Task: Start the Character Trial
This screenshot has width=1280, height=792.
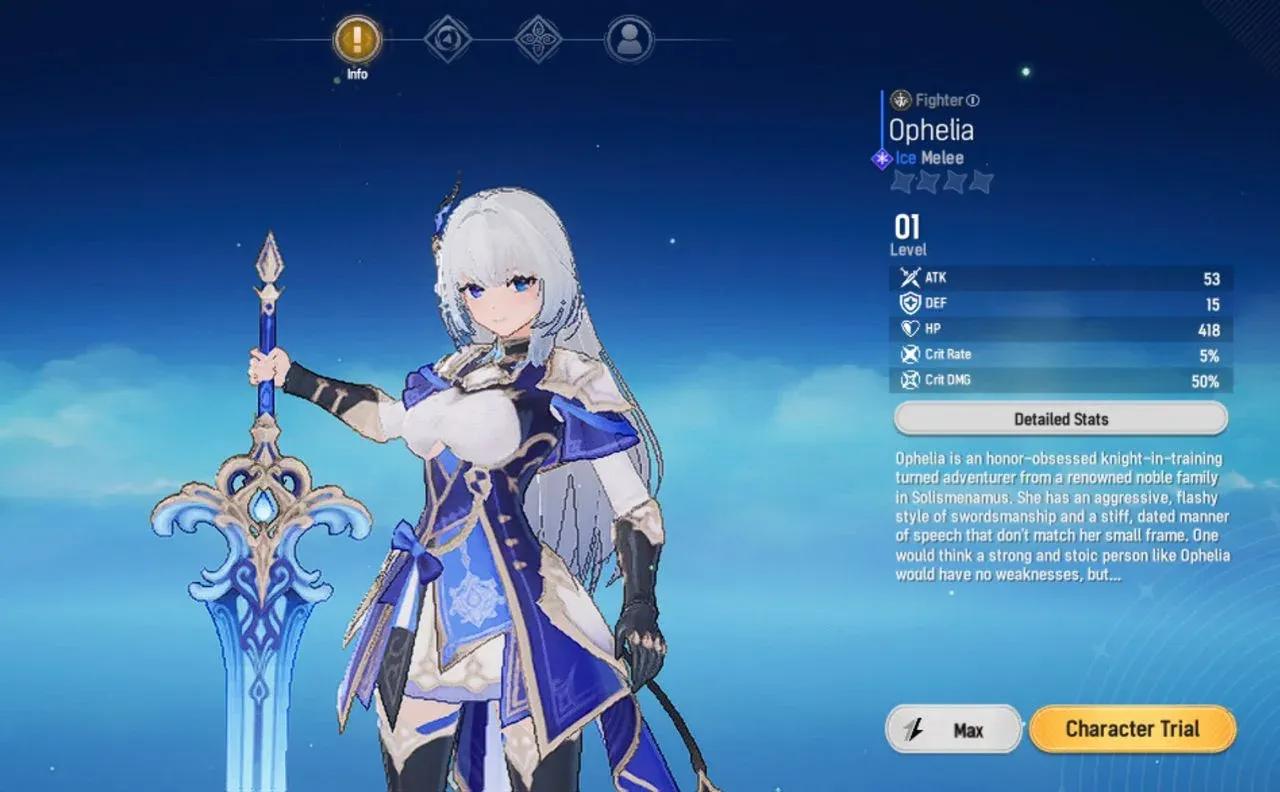Action: (1131, 729)
